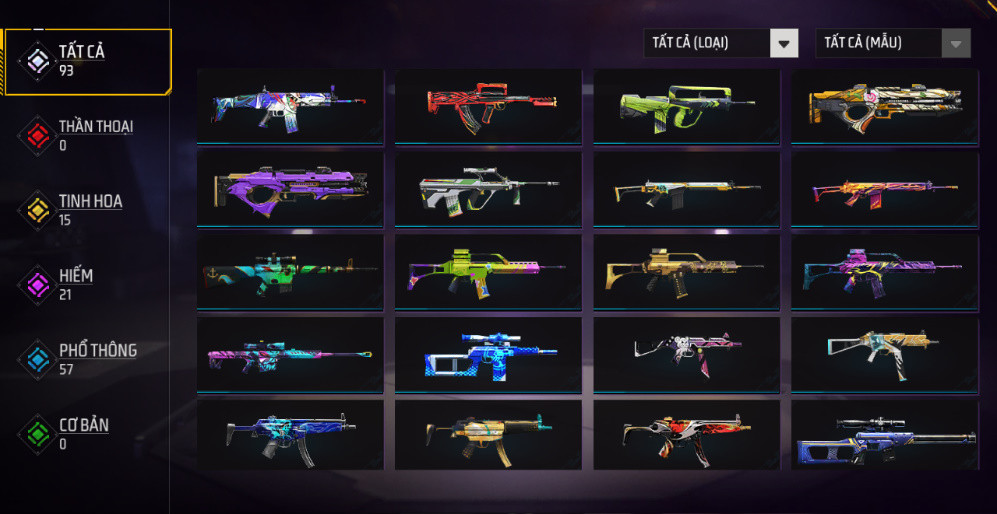Screen dimensions: 997x514
Task: Pick the all-gold G36 rifle skin
Action: coord(686,270)
